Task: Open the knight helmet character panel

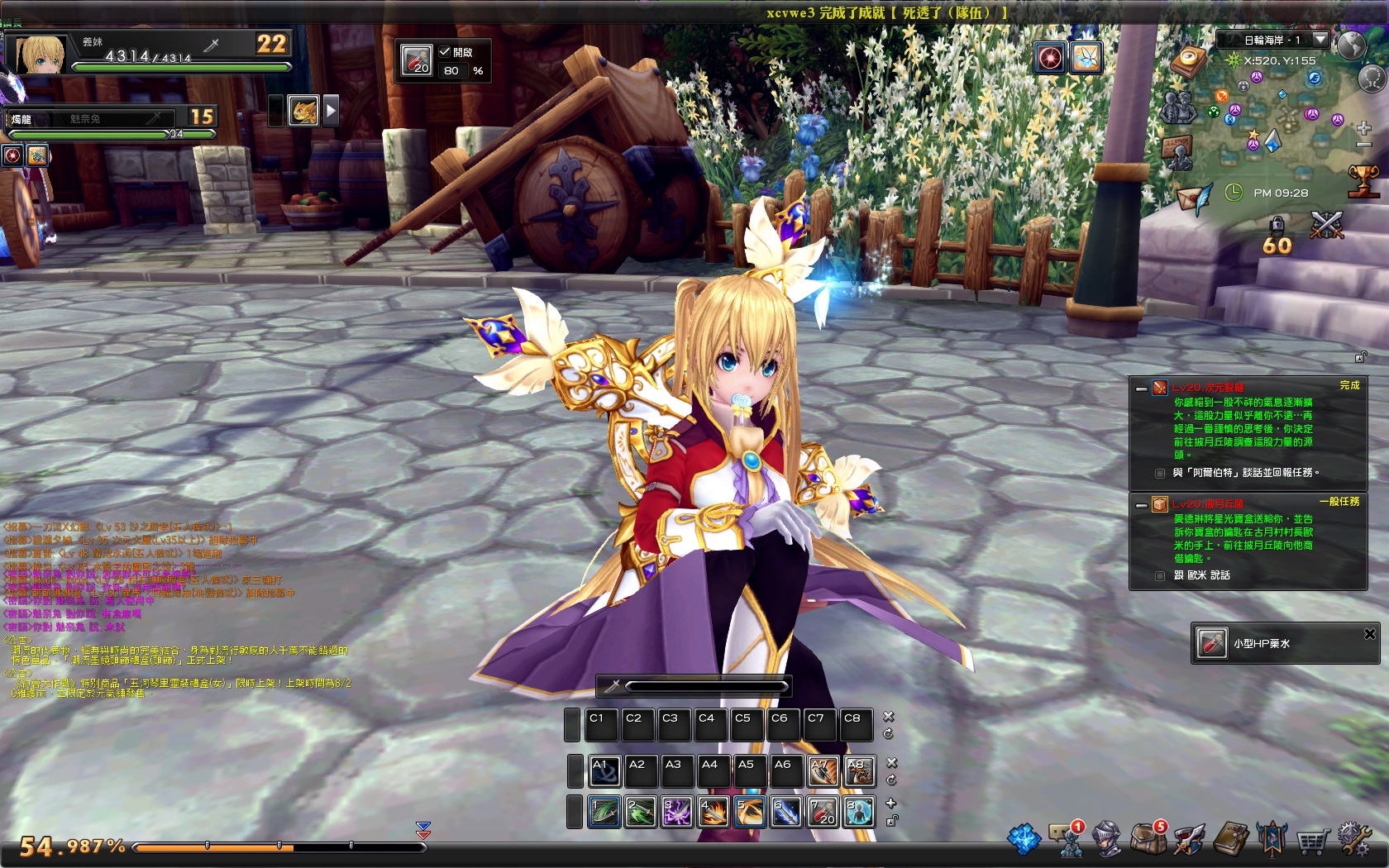Action: pos(1106,840)
